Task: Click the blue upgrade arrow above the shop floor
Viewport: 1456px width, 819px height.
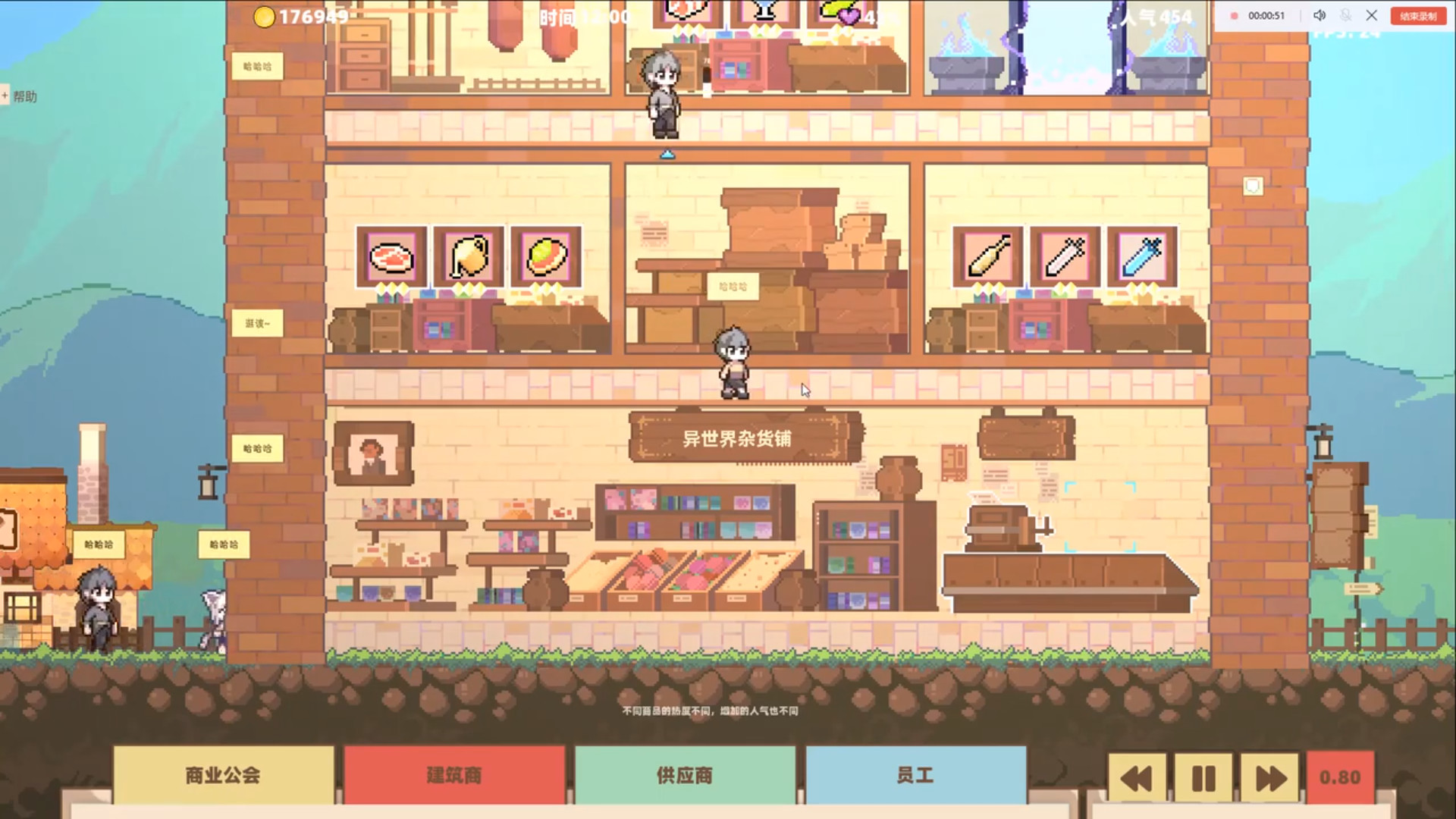Action: (x=667, y=153)
